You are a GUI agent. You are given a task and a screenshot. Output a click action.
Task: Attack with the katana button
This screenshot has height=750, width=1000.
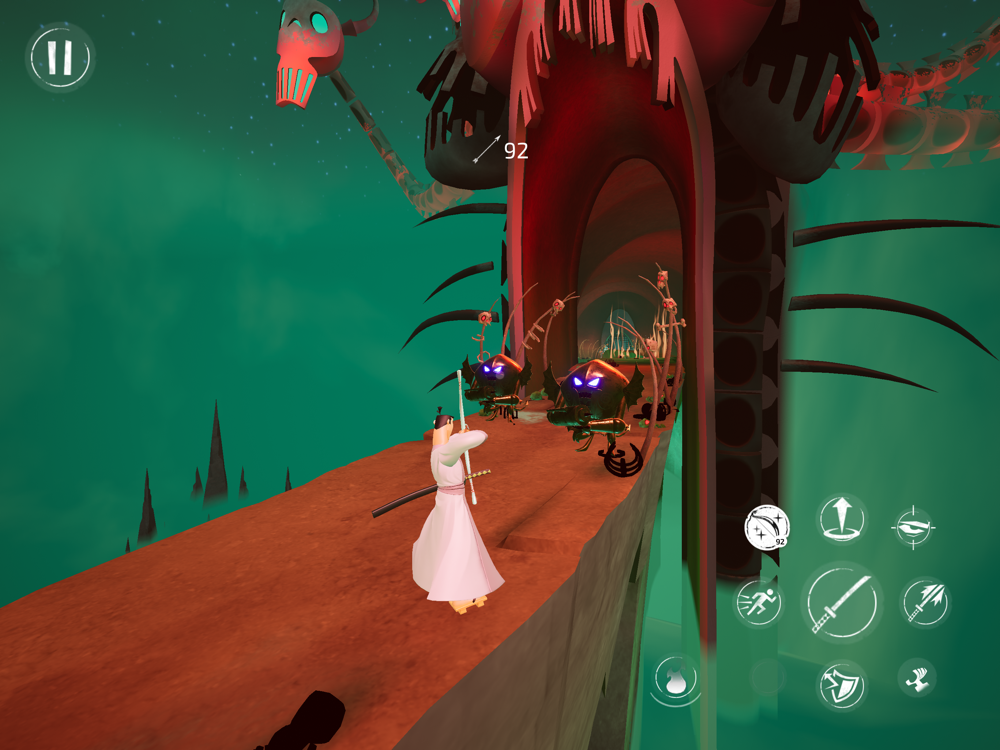click(x=842, y=603)
